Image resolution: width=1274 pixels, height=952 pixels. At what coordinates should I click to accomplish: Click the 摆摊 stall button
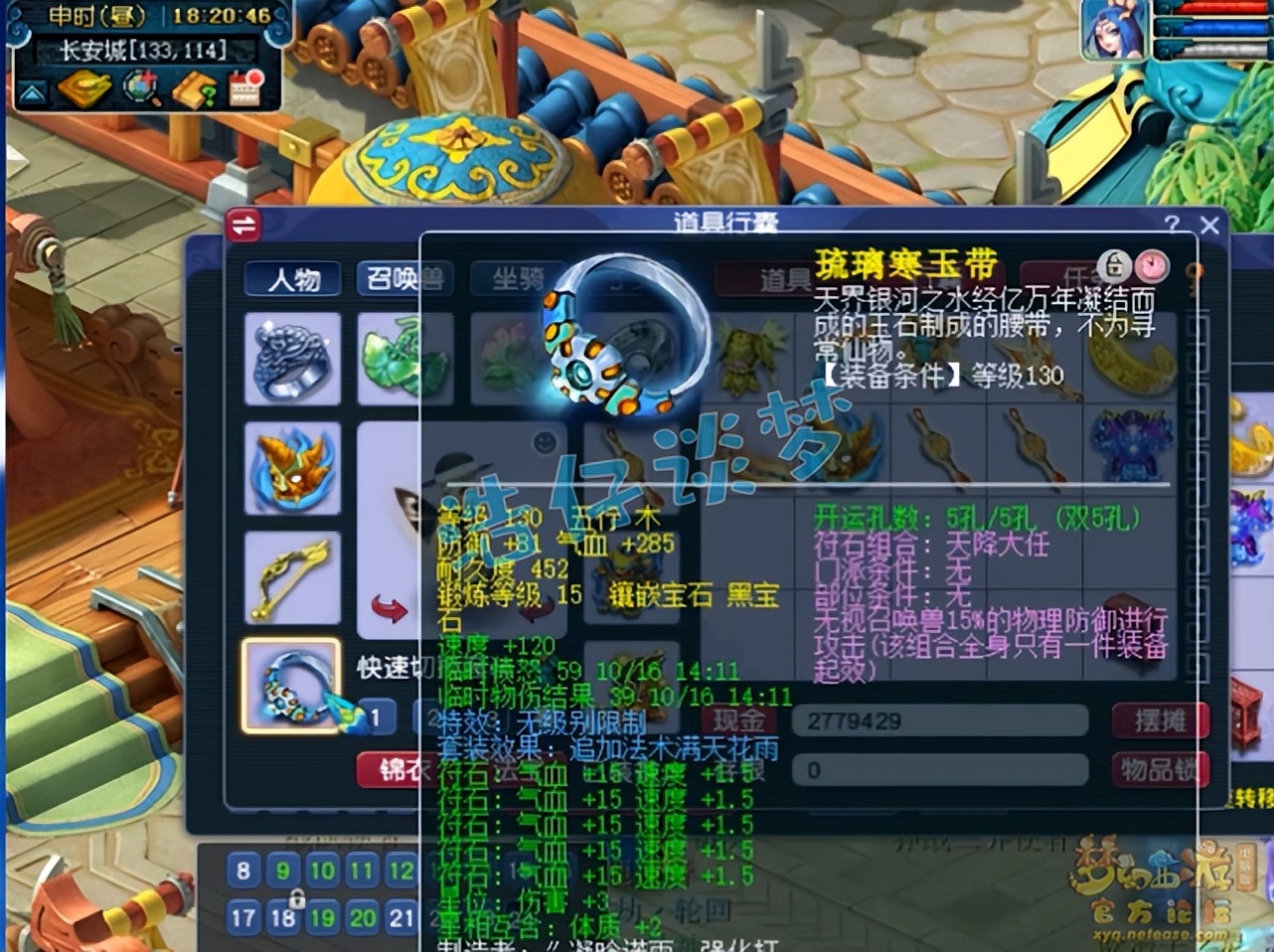(x=1162, y=721)
